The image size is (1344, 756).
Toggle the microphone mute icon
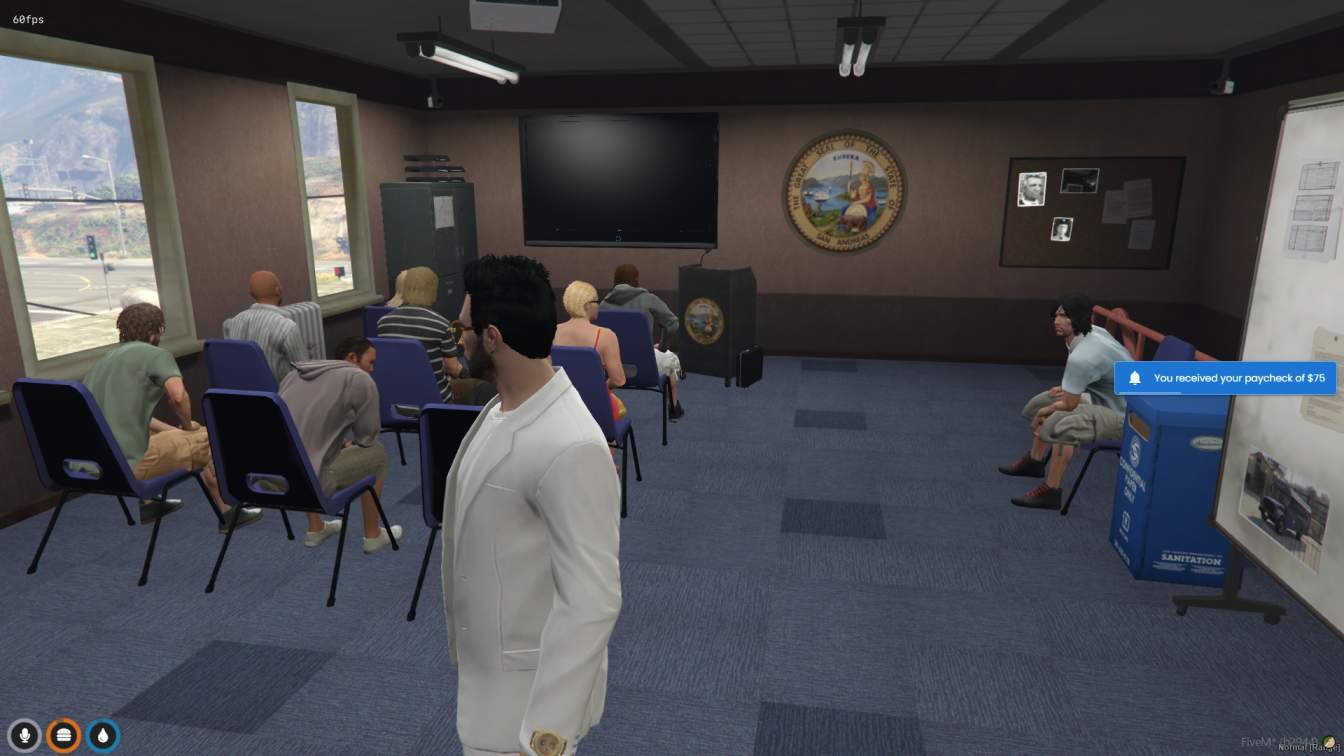(24, 733)
